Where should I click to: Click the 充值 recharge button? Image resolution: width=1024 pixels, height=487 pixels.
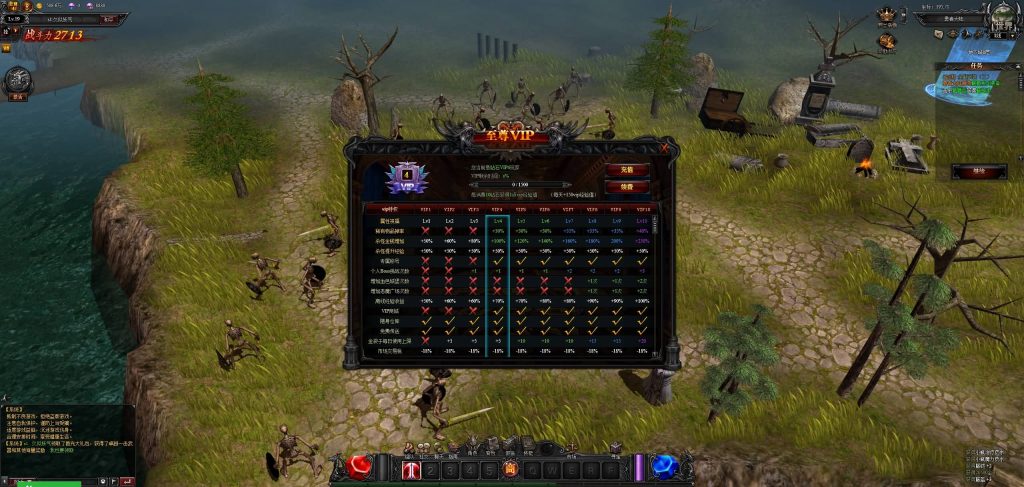[x=627, y=170]
